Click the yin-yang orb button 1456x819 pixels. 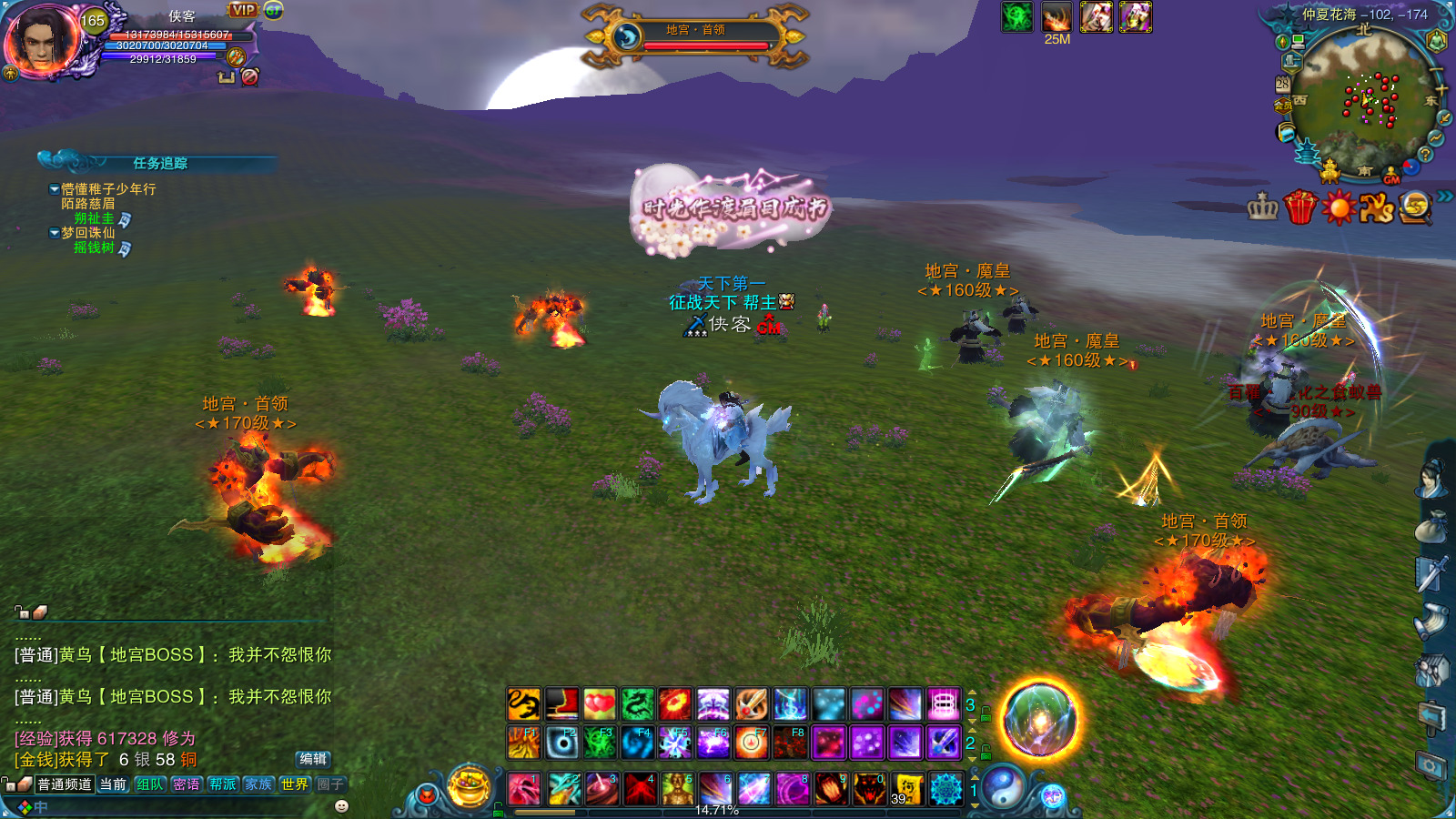(x=1003, y=787)
